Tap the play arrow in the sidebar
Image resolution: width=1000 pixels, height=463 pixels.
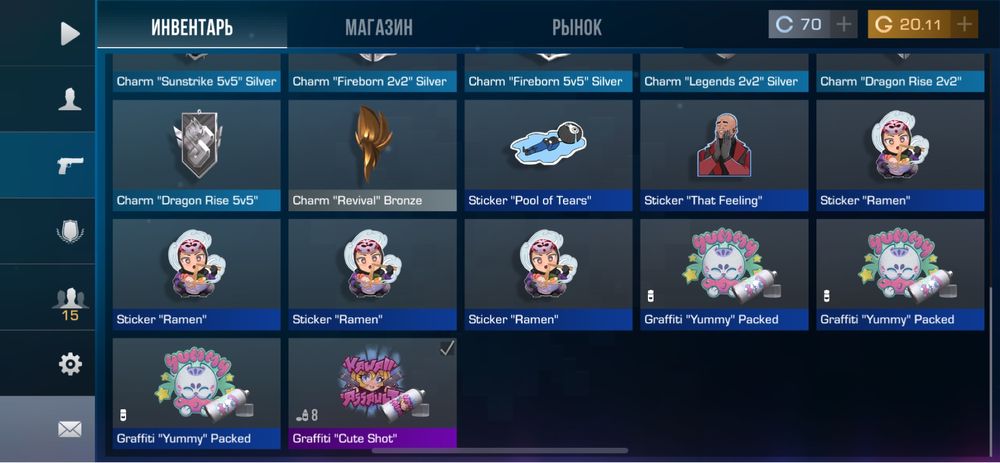[69, 34]
